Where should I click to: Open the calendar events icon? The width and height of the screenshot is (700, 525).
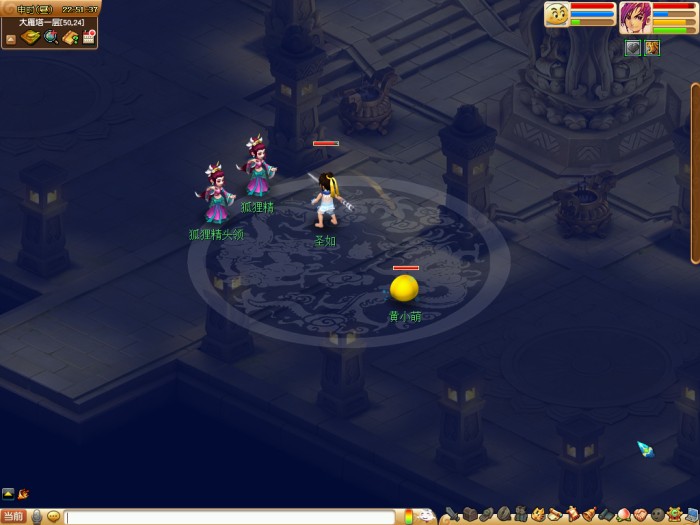[x=89, y=37]
